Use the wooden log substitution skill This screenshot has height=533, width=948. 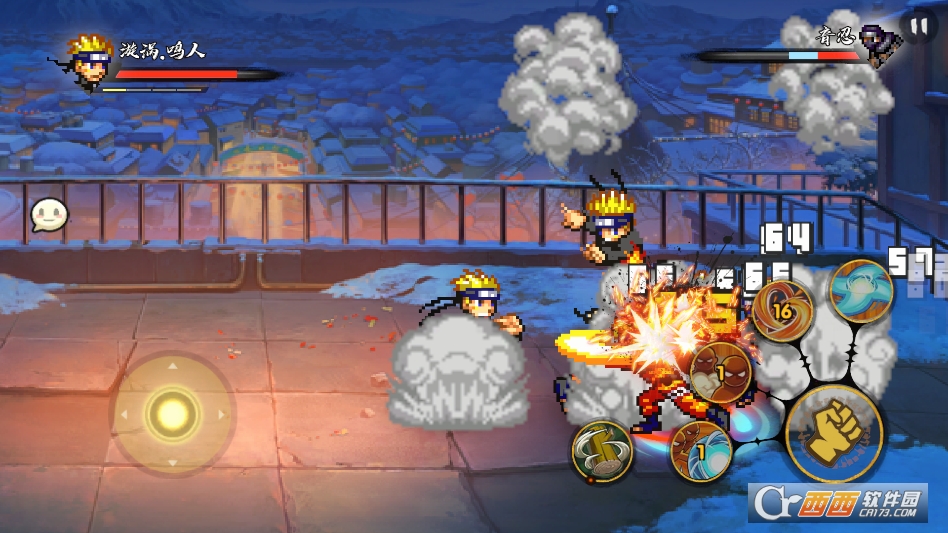(602, 451)
